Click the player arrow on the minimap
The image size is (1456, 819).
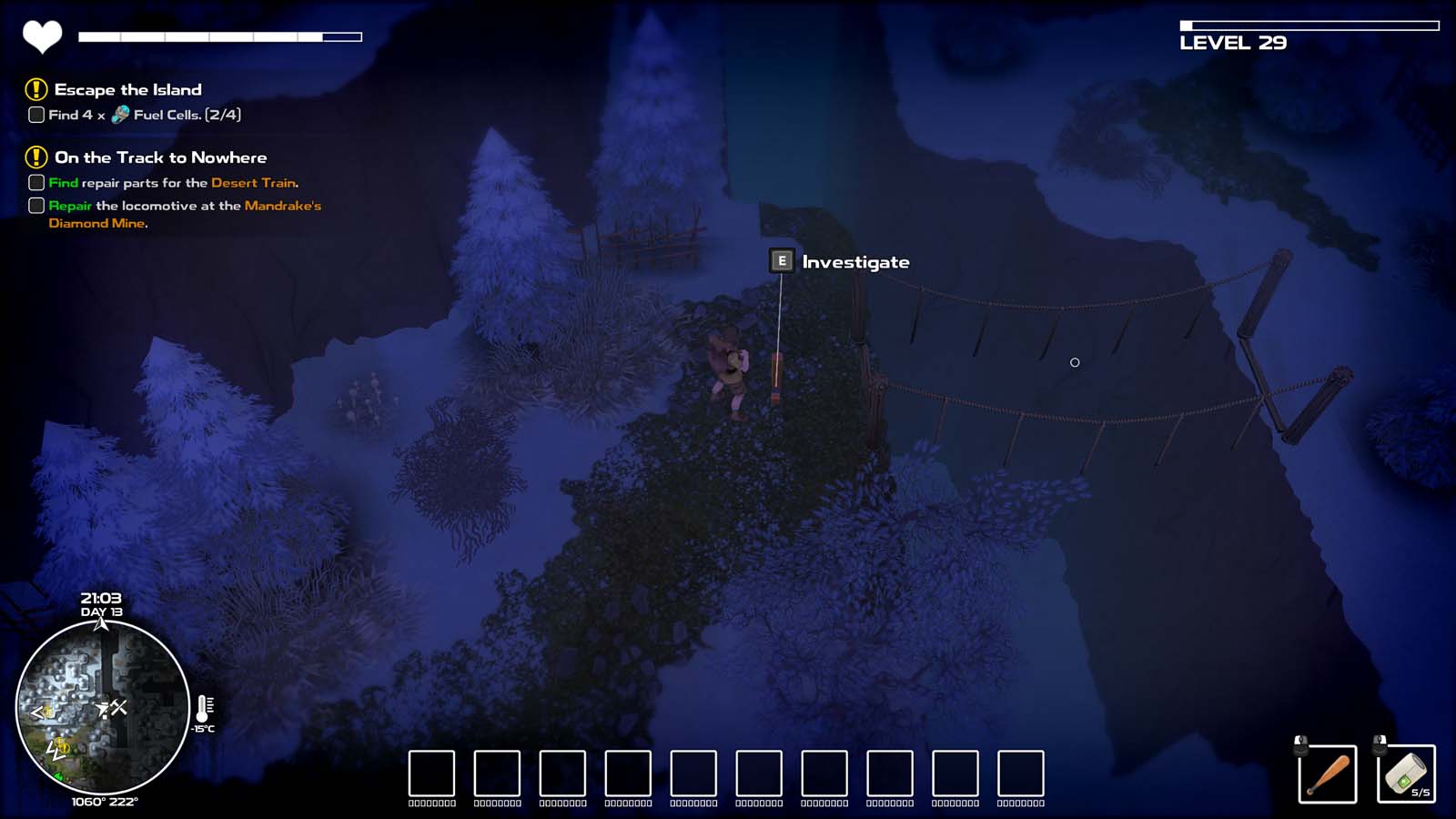coord(102,708)
